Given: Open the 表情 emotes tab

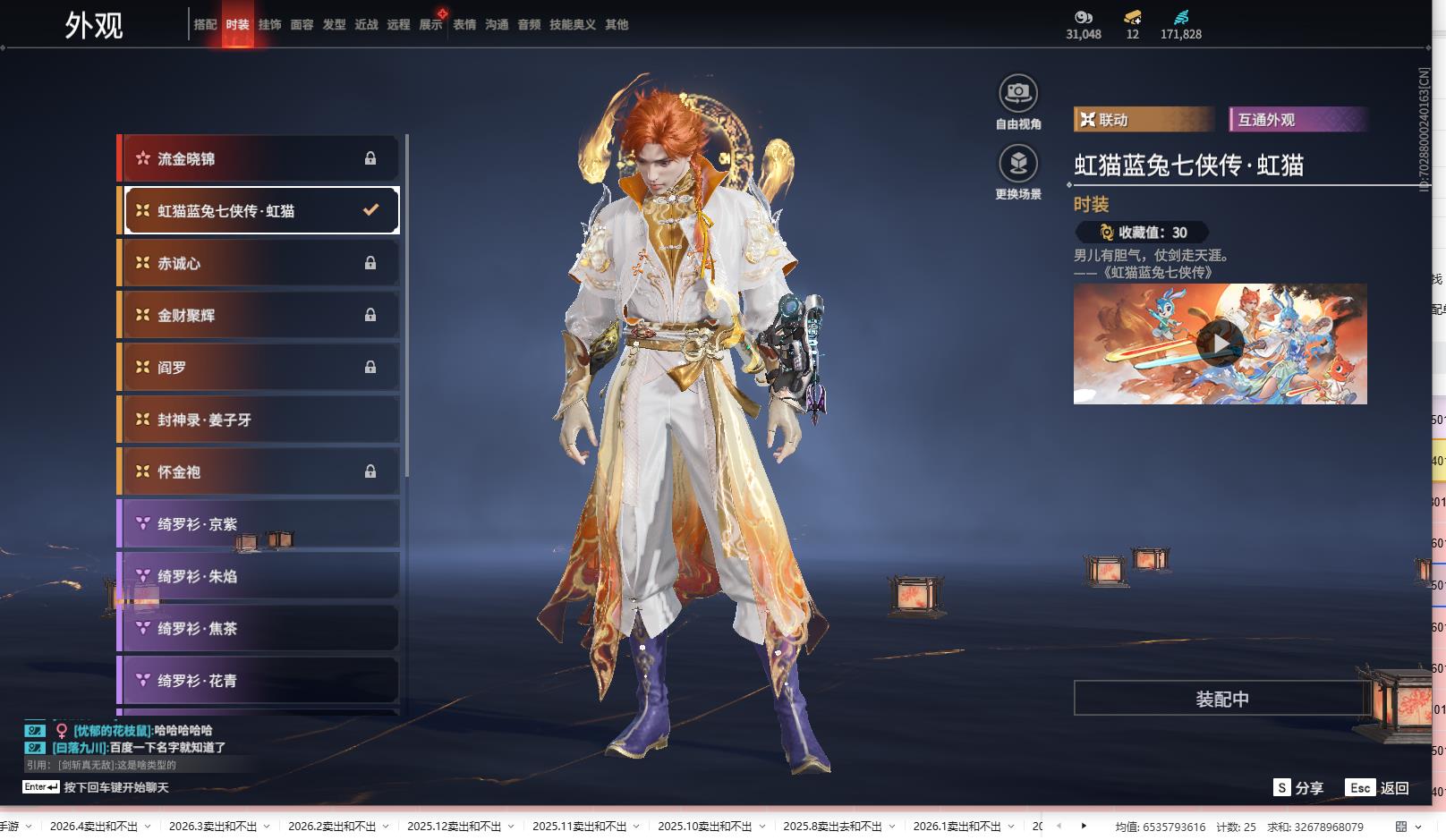Looking at the screenshot, I should (464, 25).
